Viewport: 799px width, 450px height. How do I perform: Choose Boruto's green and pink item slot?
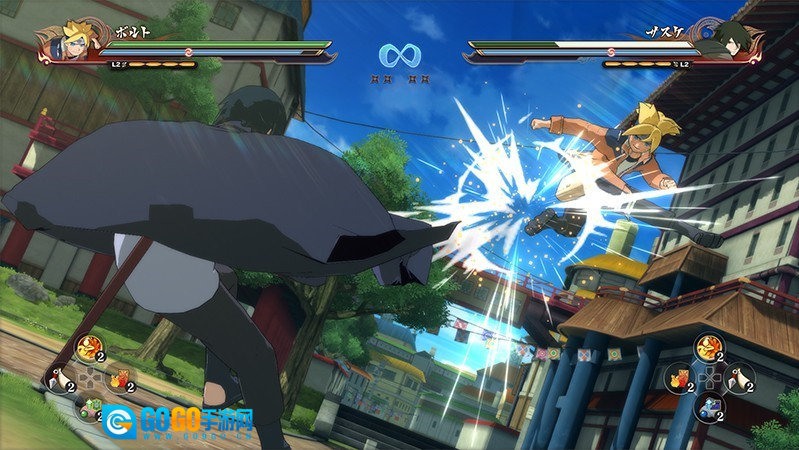click(x=88, y=408)
